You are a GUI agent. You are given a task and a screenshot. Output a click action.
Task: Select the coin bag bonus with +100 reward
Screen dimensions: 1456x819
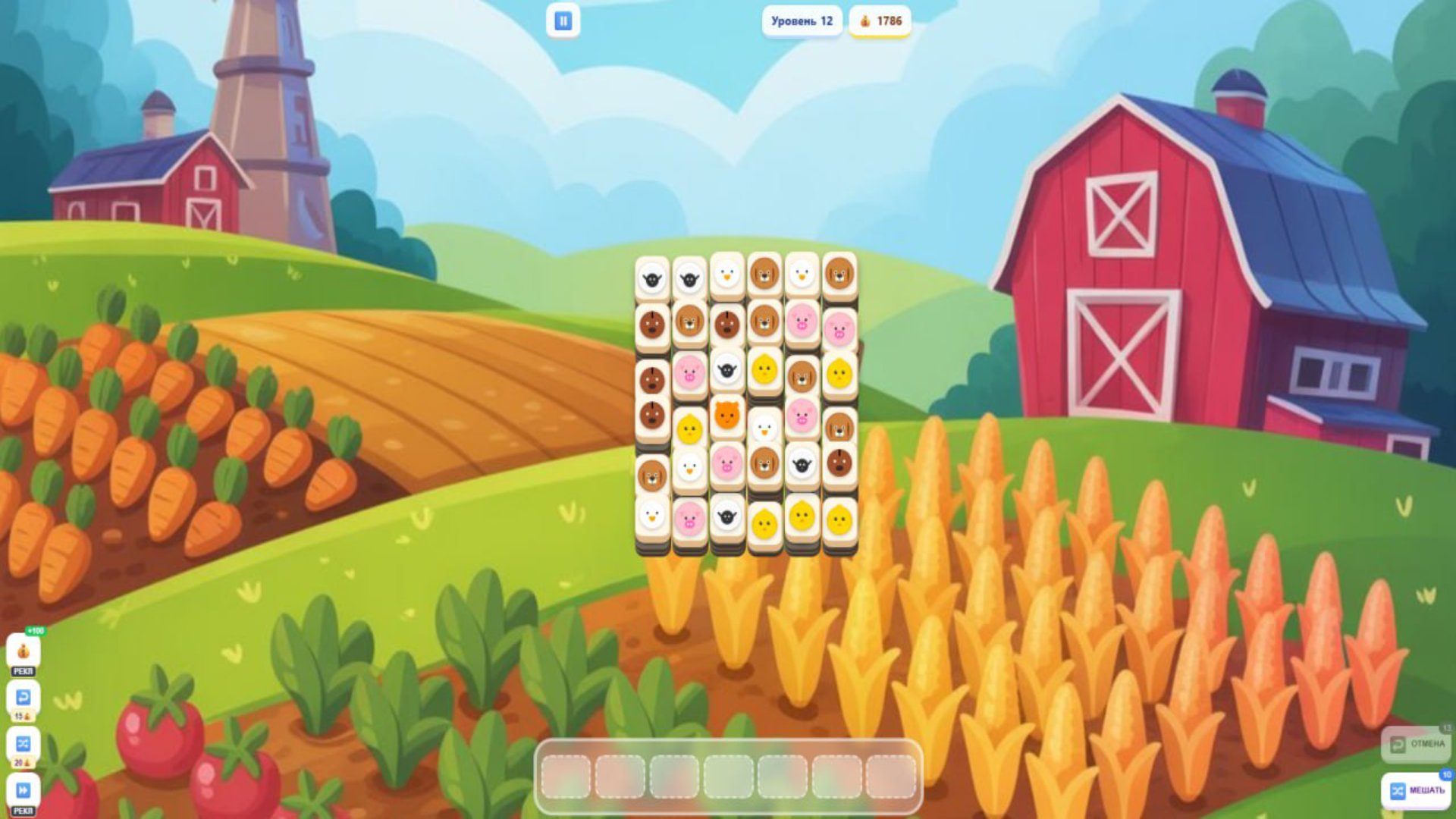[24, 650]
